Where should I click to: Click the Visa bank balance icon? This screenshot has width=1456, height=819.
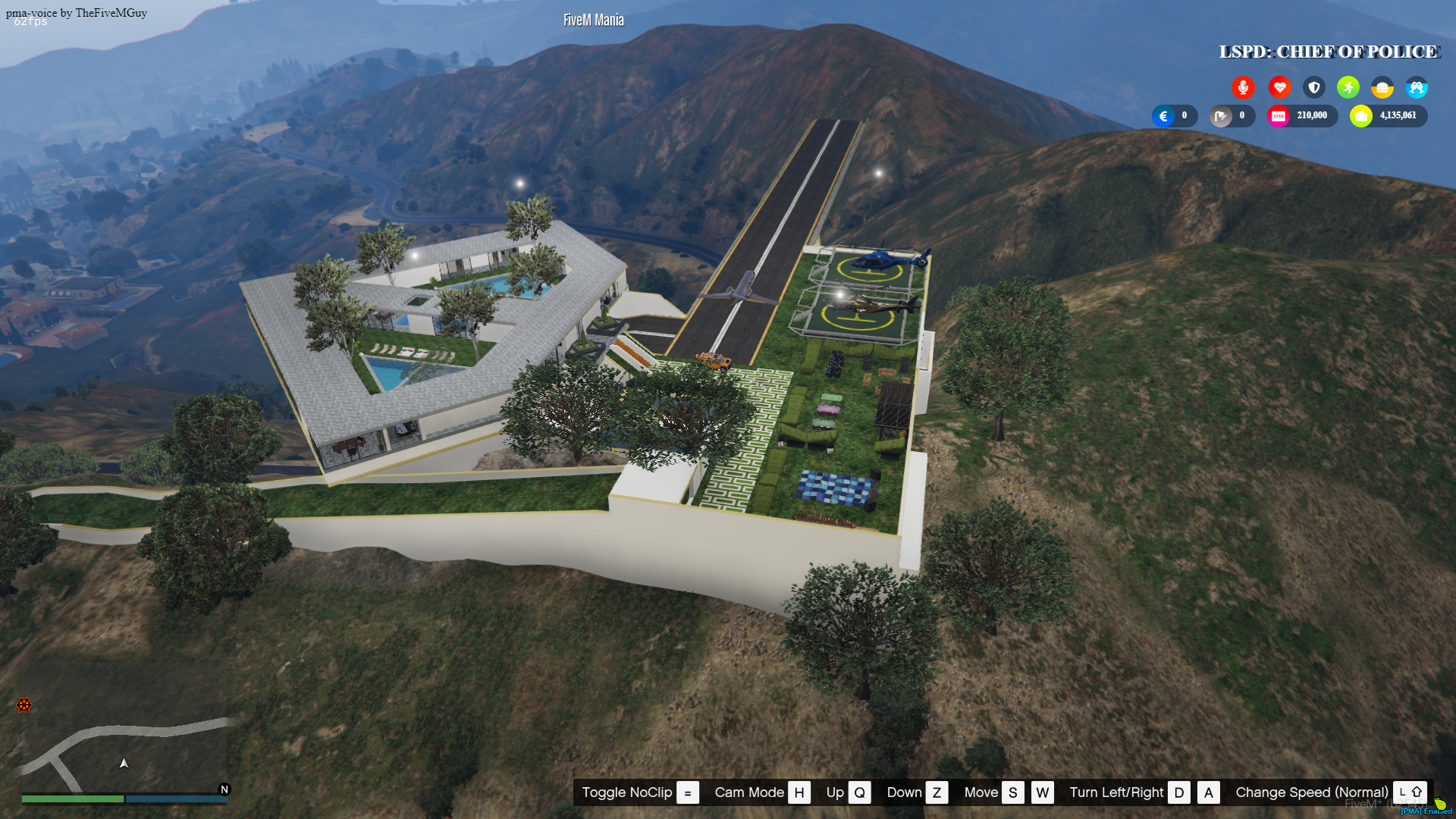[x=1279, y=115]
